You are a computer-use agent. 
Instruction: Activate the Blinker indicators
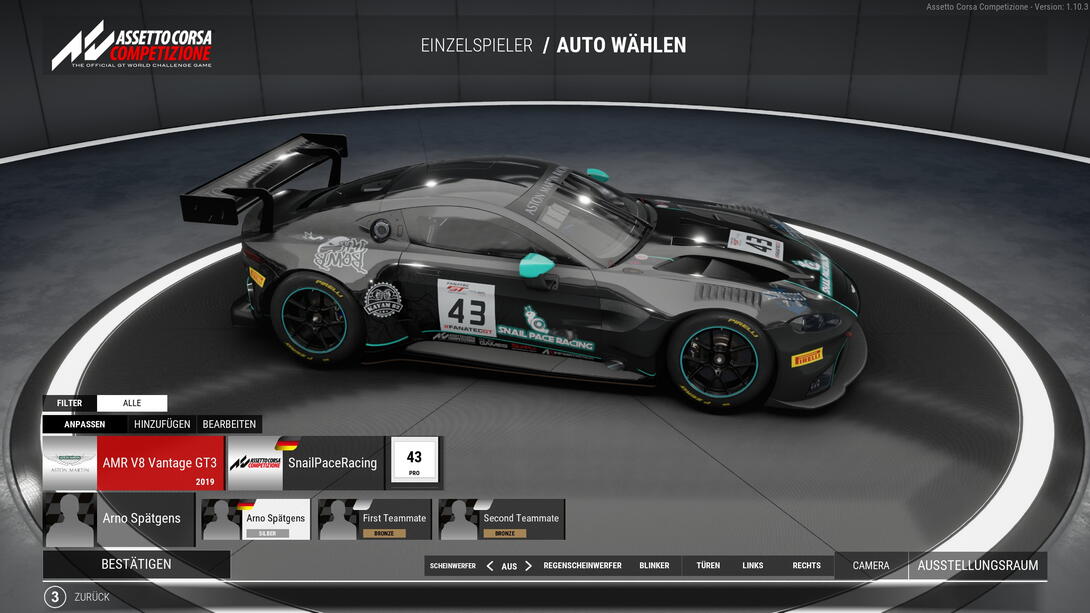[x=654, y=566]
